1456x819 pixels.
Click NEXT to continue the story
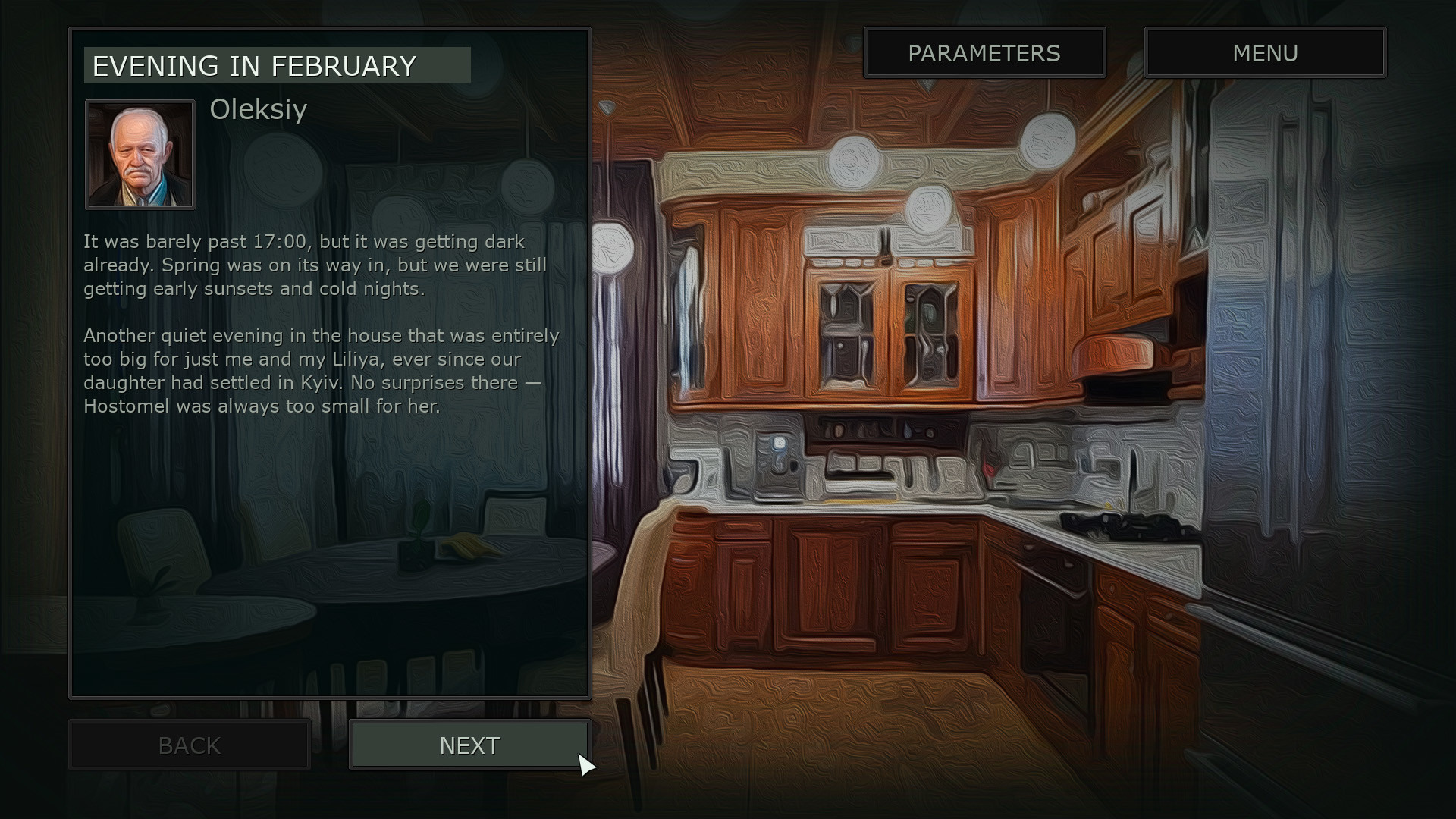coord(469,745)
